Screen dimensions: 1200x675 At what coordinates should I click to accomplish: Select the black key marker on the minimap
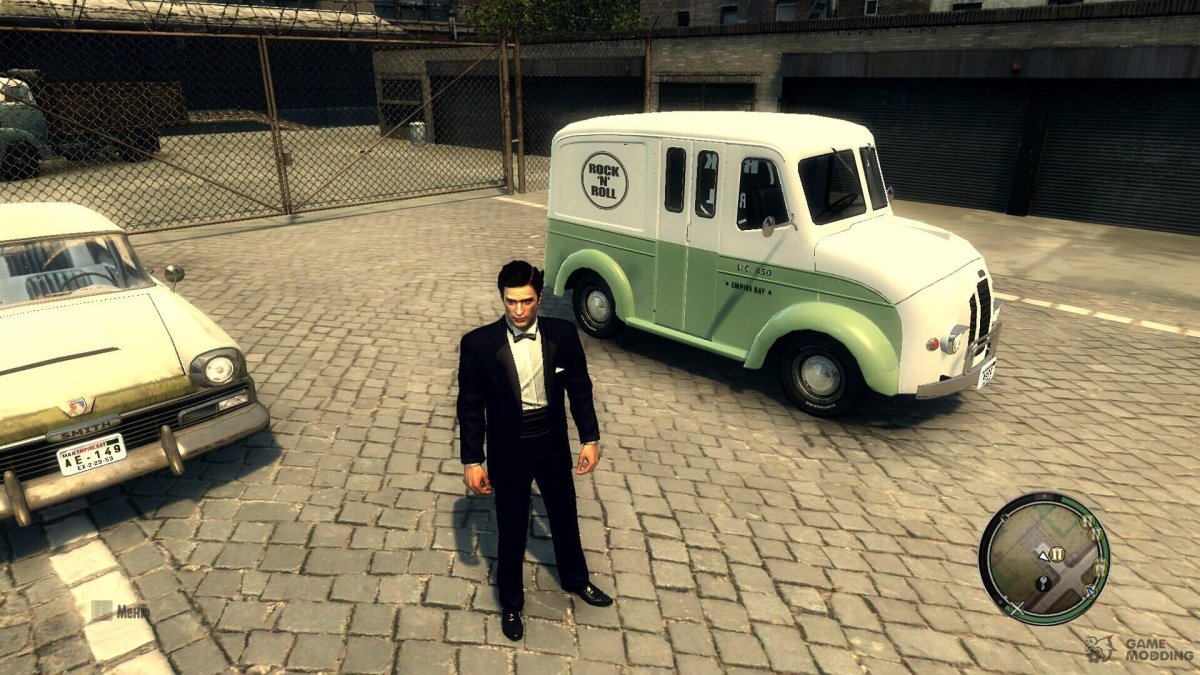1043,582
